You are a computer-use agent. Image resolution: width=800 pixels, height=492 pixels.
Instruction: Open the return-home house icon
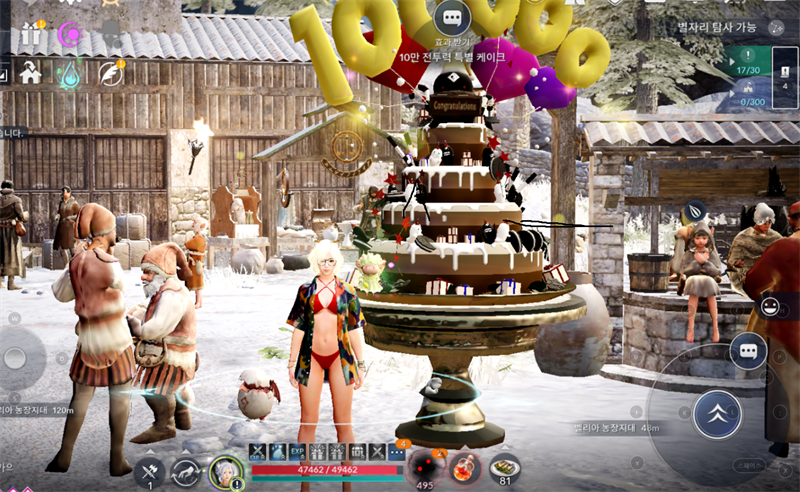[30, 72]
